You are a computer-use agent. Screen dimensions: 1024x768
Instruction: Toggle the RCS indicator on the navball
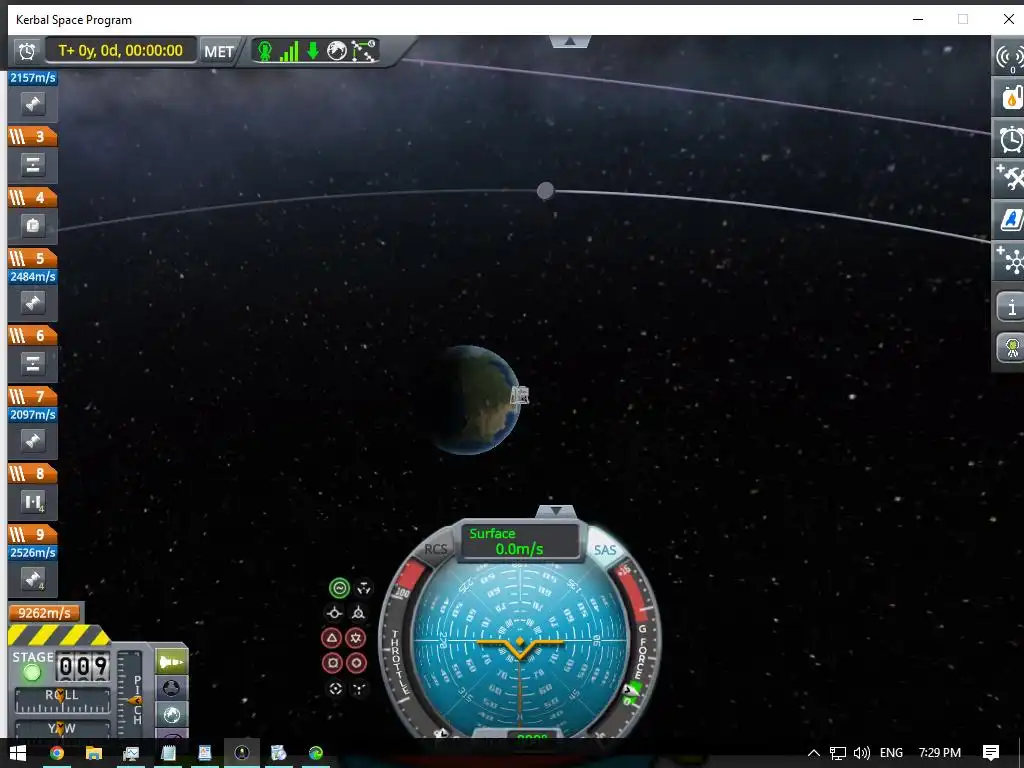click(436, 549)
